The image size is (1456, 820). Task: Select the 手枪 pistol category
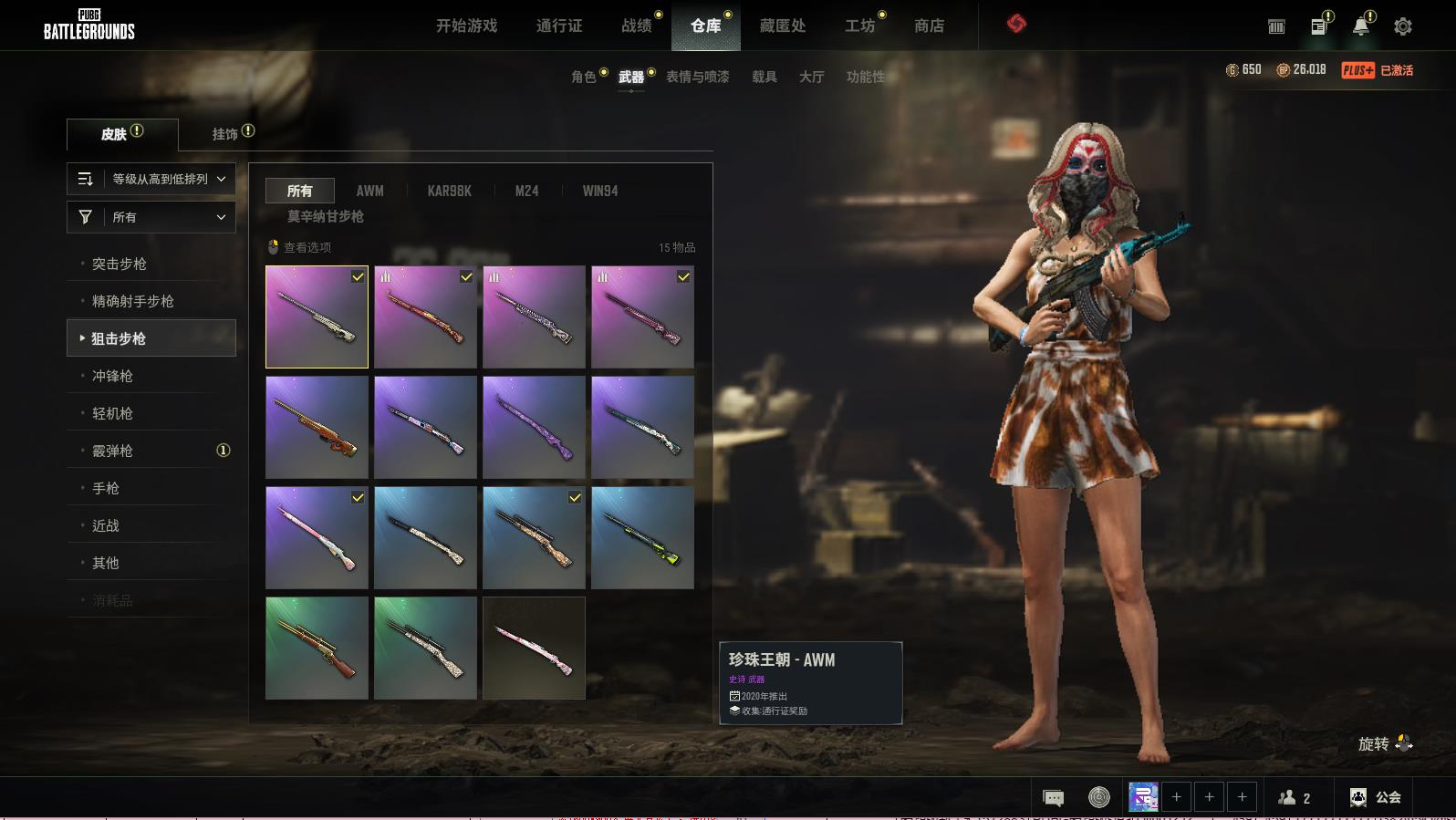pos(106,488)
